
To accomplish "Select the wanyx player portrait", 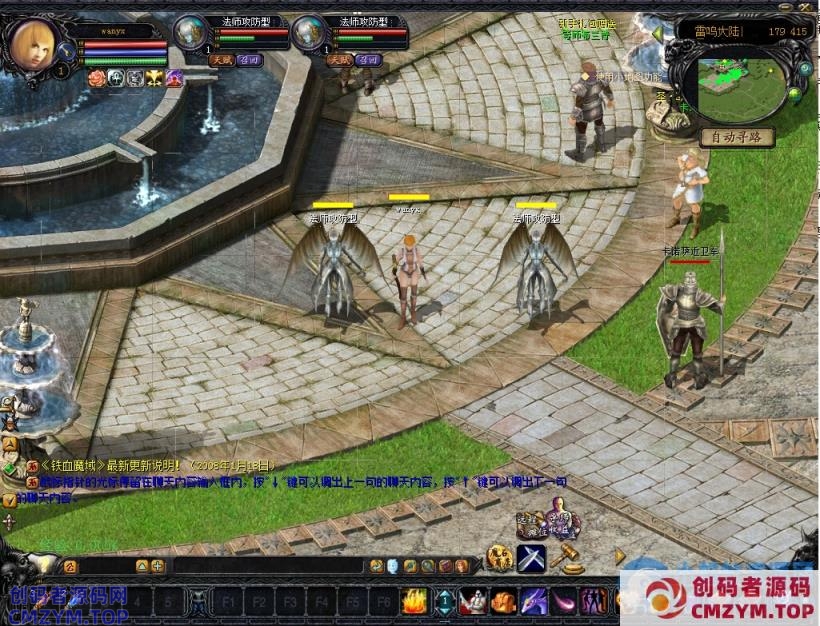I will (x=31, y=44).
